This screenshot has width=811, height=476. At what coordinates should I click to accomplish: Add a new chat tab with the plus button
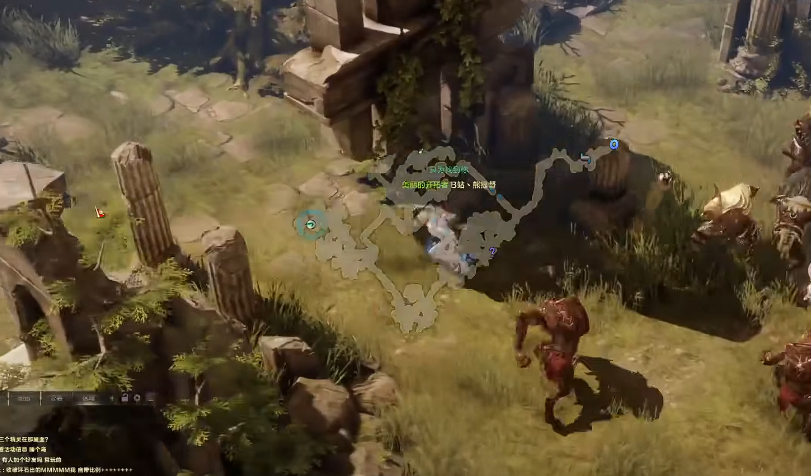click(x=112, y=398)
